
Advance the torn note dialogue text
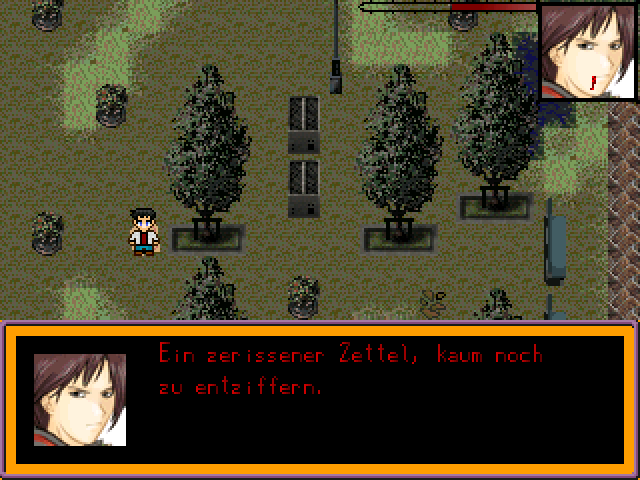350,370
